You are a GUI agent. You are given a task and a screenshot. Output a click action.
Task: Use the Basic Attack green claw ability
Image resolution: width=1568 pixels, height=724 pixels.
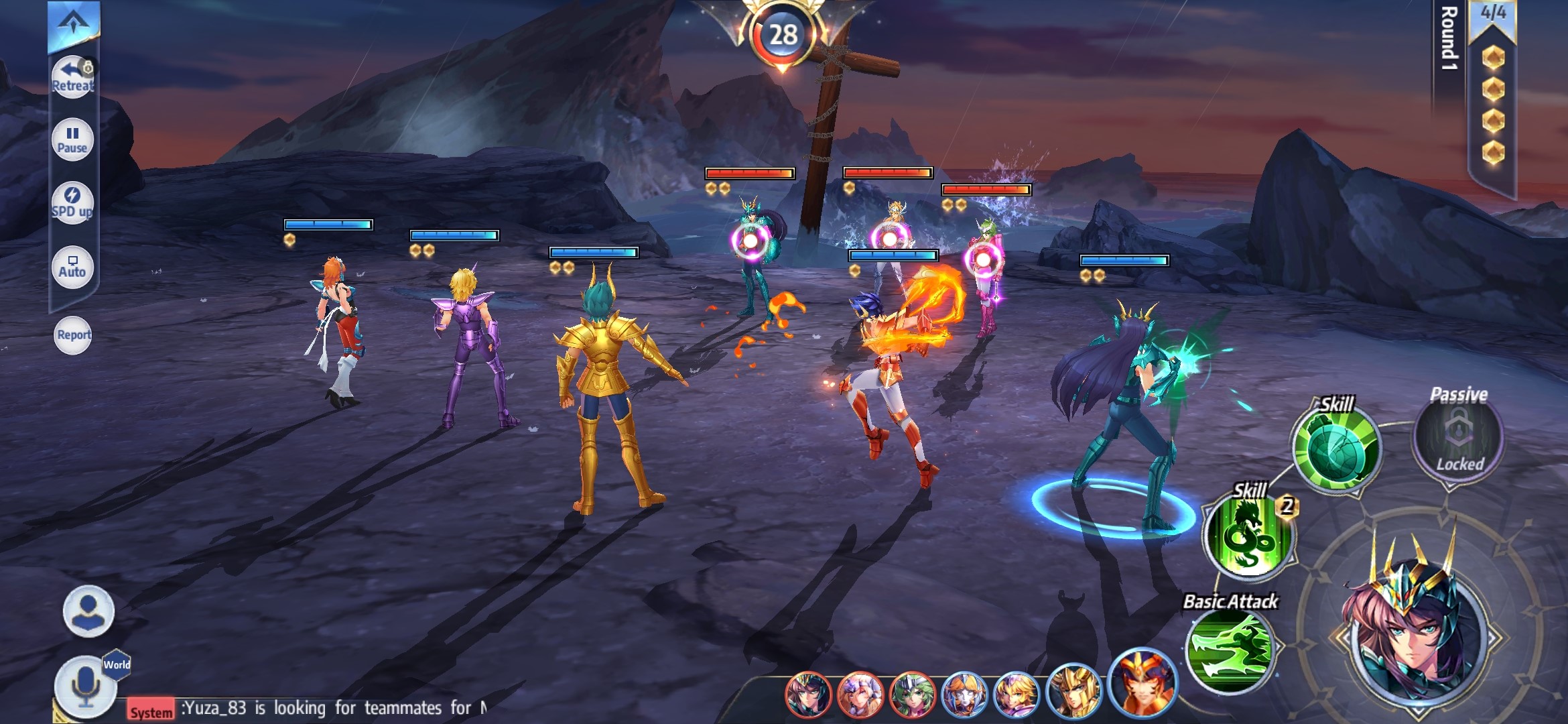tap(1230, 650)
